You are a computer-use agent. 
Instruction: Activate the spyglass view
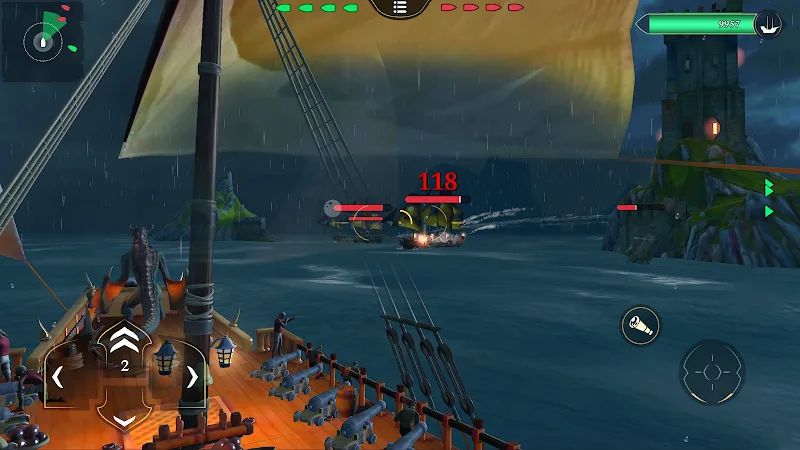(x=639, y=326)
